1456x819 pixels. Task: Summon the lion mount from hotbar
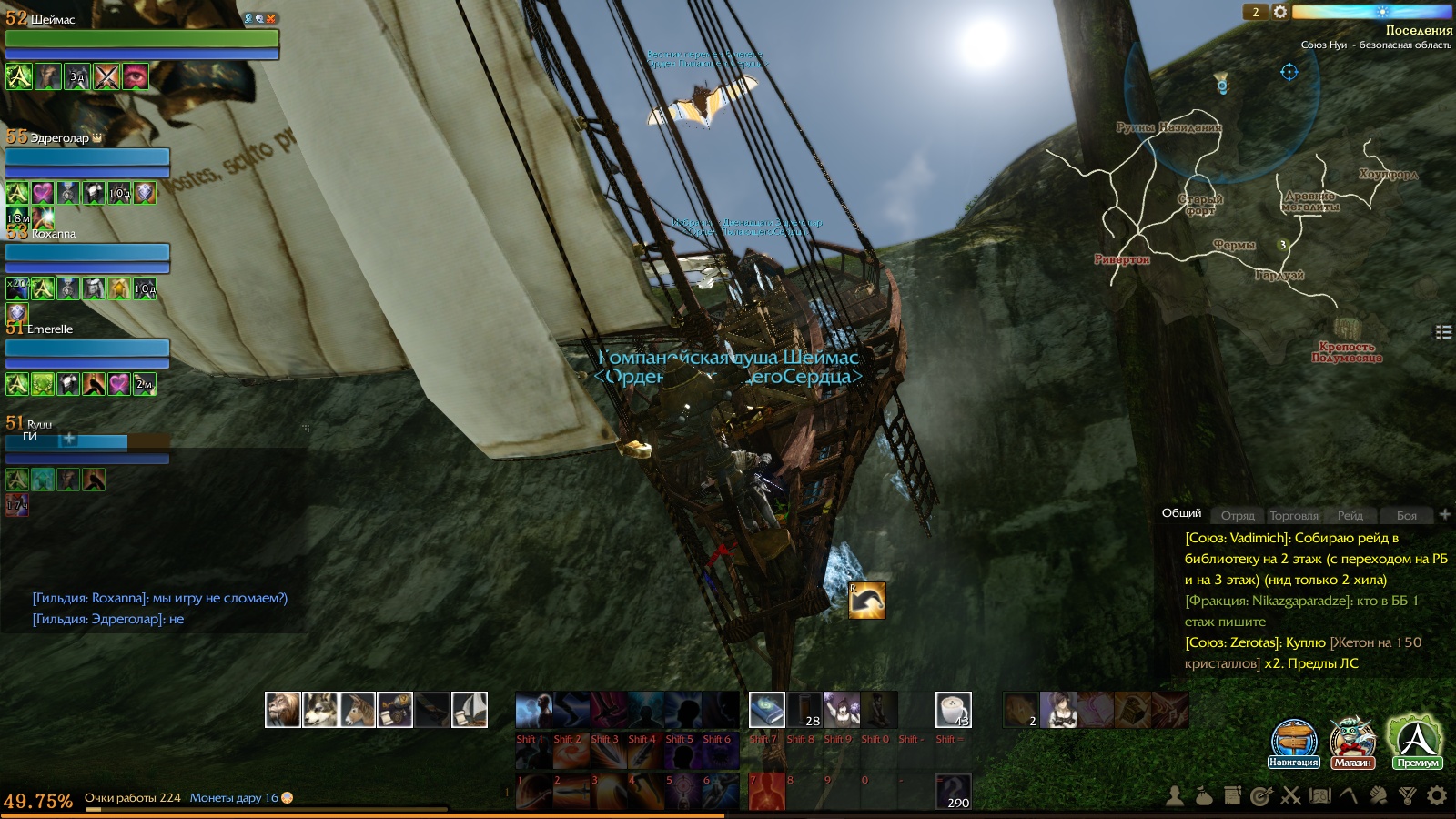[x=283, y=710]
